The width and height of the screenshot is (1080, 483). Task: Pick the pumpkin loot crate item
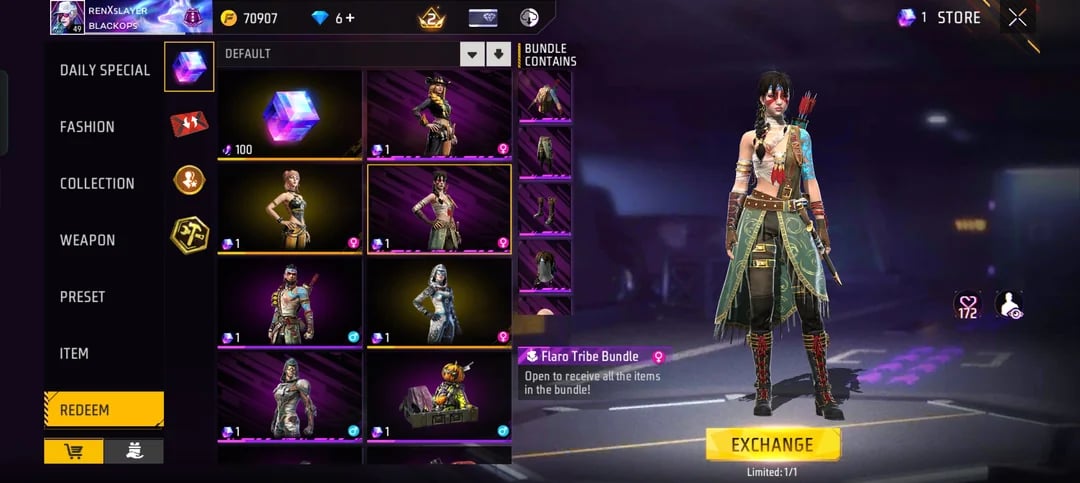[x=439, y=397]
